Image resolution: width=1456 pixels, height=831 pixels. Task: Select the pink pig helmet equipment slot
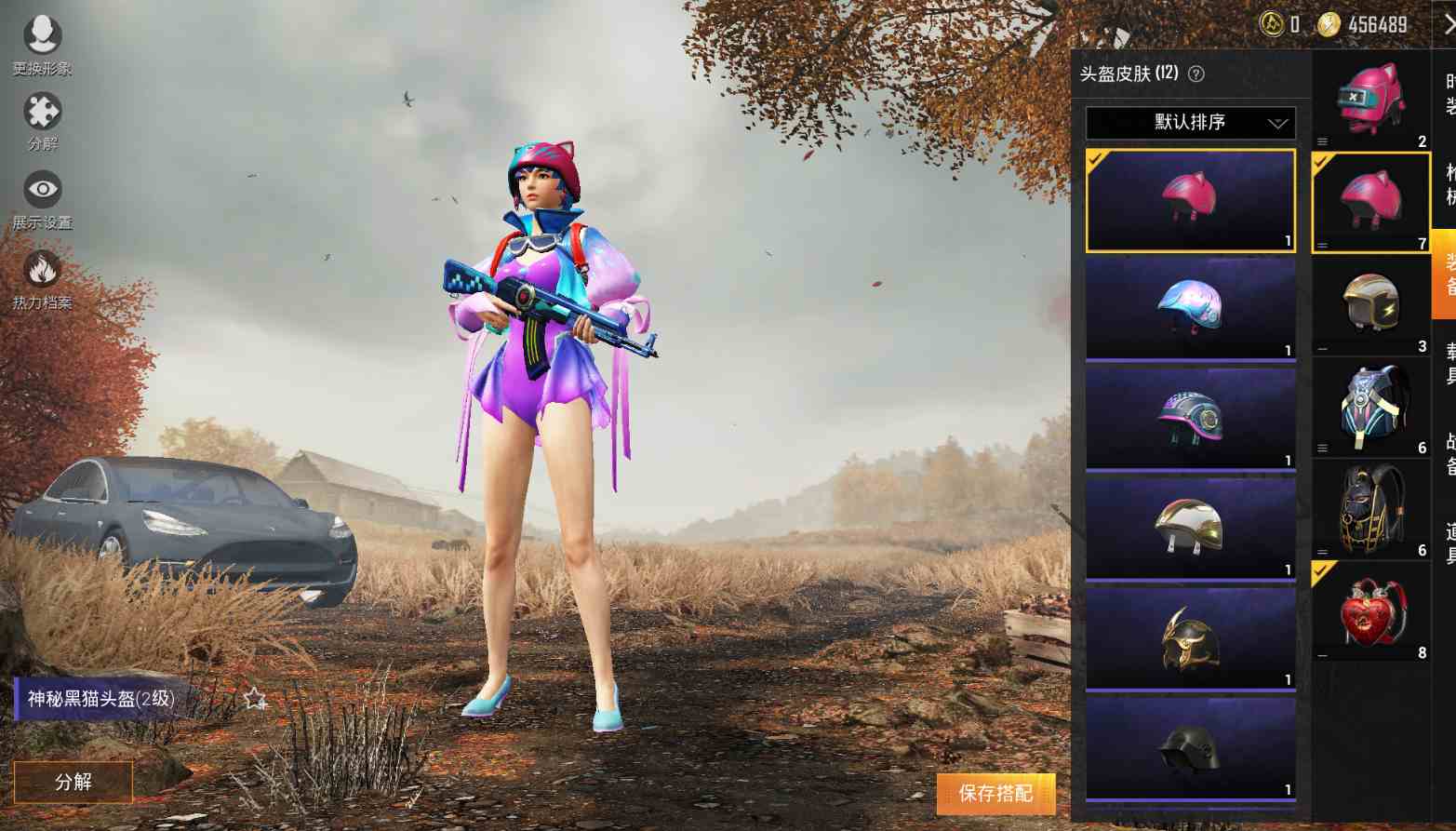coord(1370,100)
